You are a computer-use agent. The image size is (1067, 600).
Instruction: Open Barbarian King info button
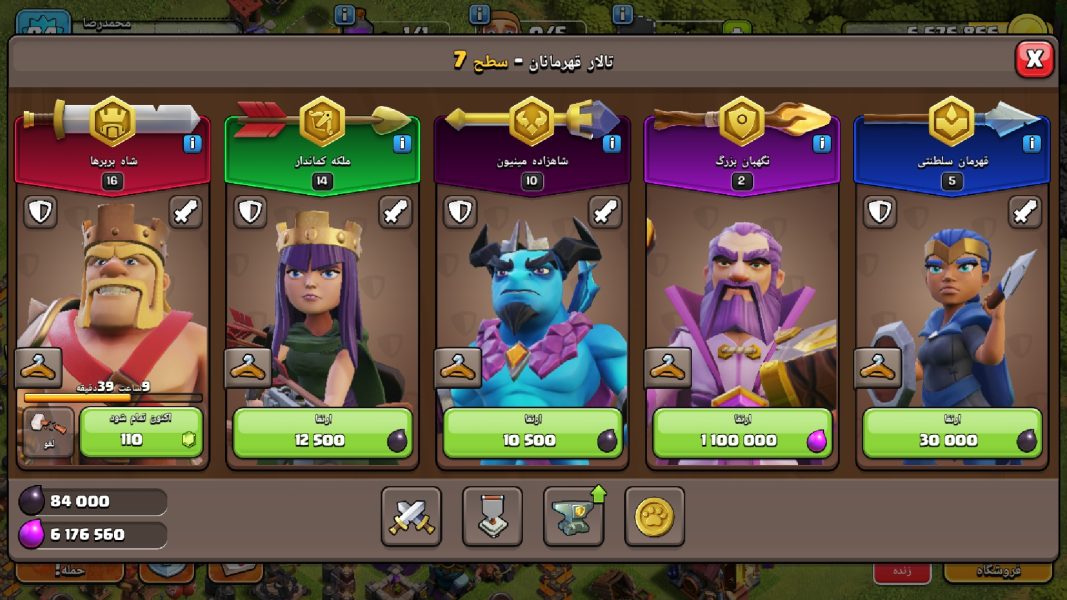point(192,144)
